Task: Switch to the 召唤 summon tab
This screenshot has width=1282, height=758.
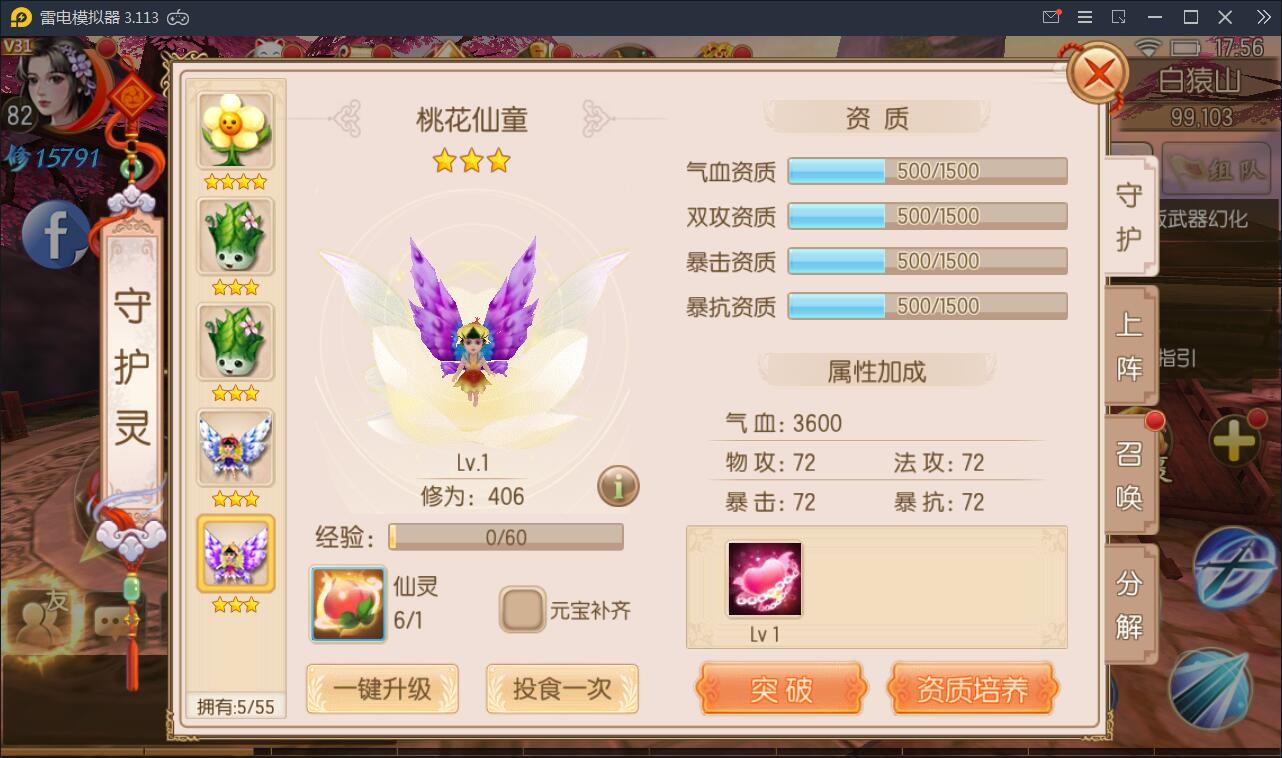Action: [1128, 475]
